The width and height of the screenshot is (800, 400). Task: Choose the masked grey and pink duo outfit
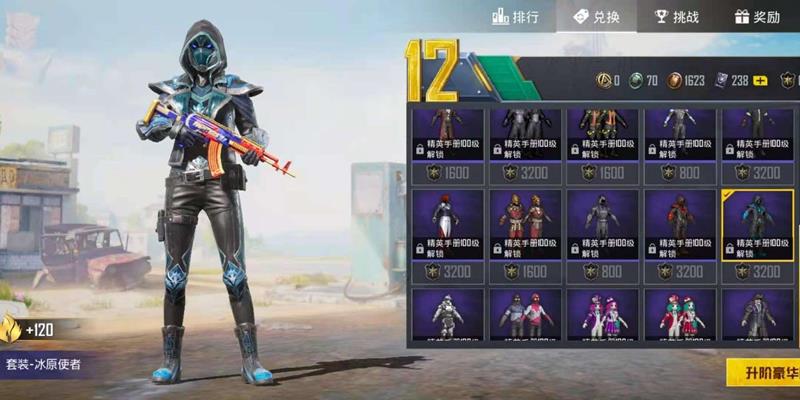coord(525,315)
